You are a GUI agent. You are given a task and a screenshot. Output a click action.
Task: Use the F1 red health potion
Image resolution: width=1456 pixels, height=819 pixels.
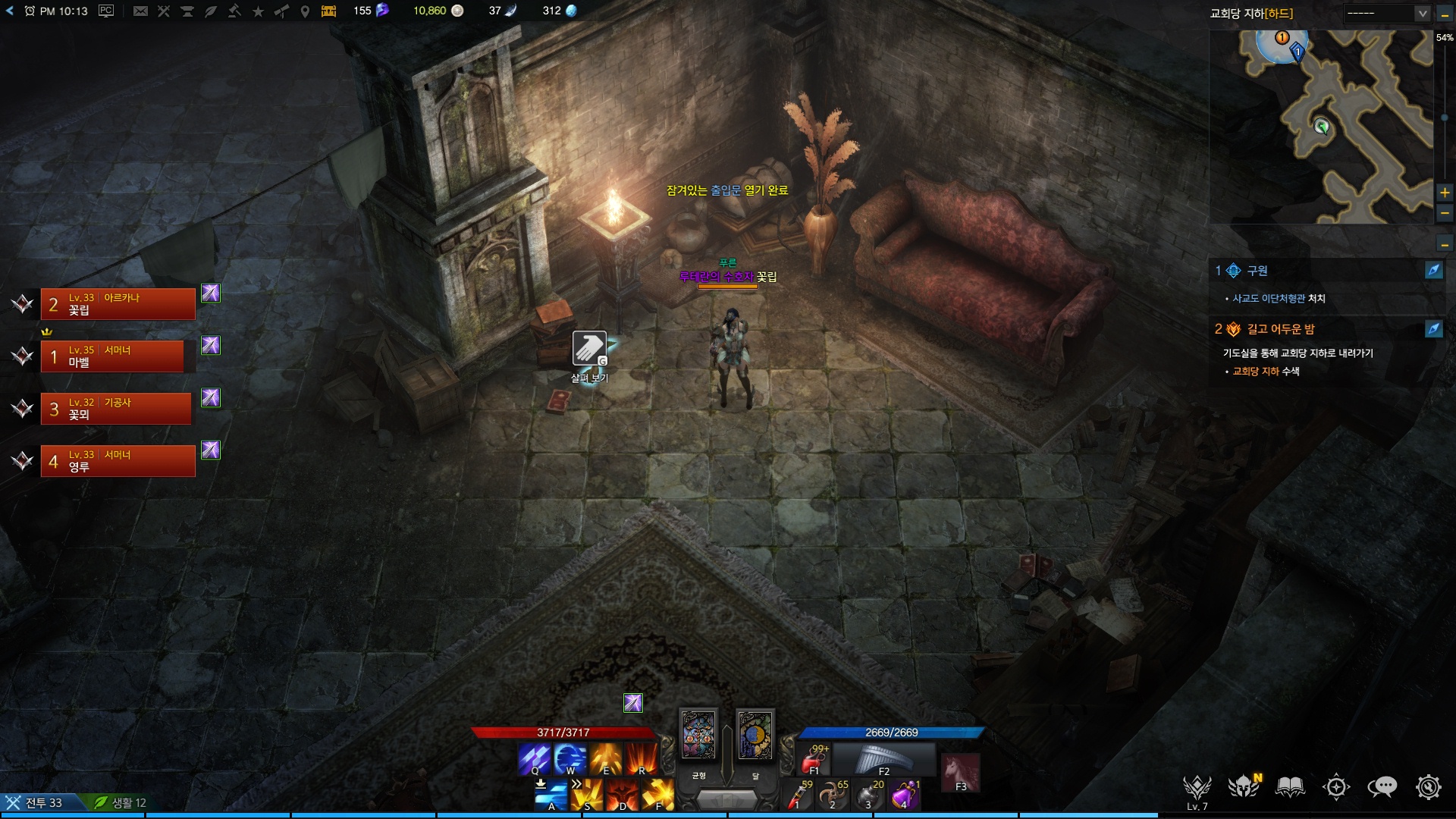(814, 759)
